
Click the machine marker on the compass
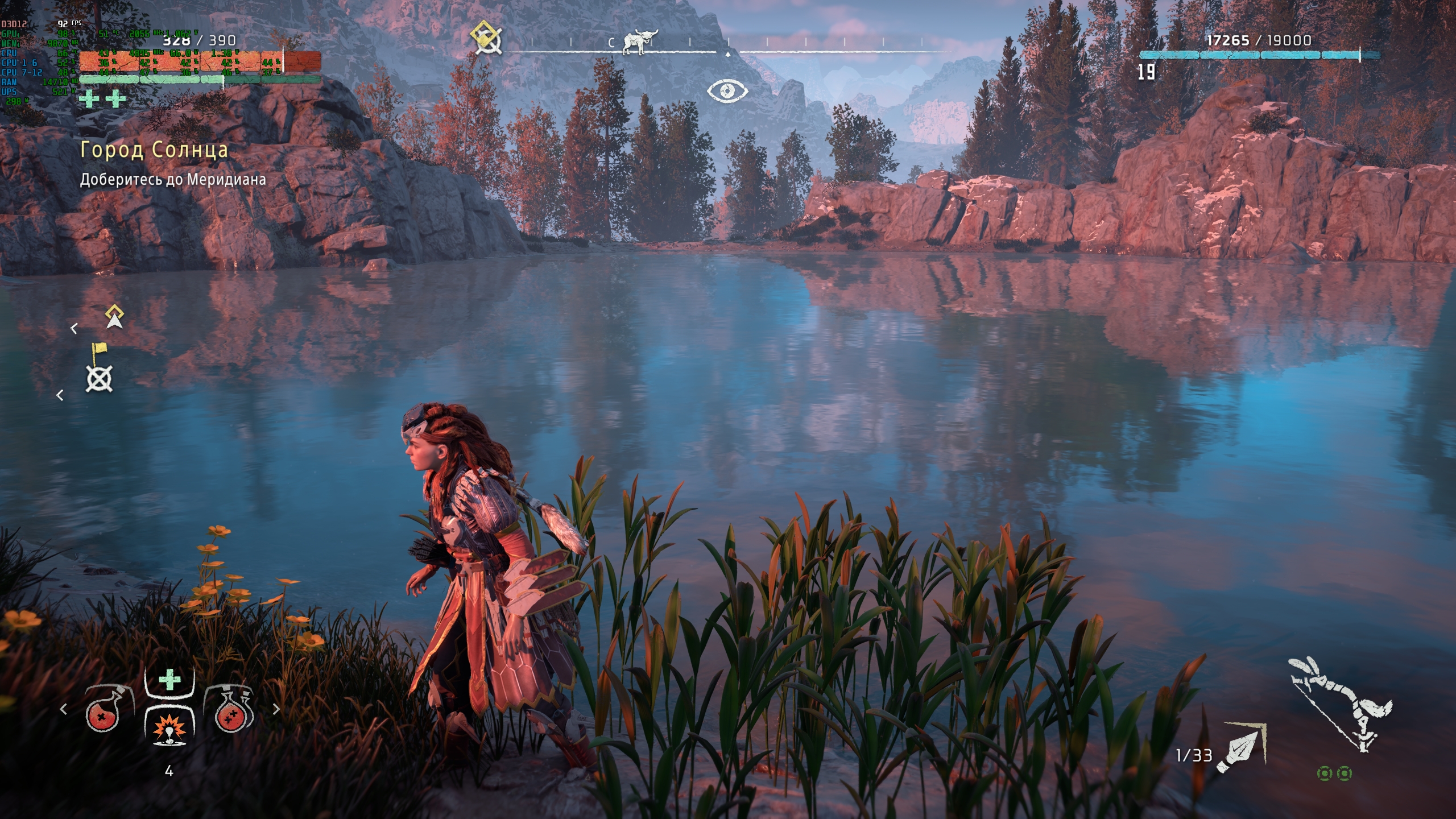coord(640,42)
